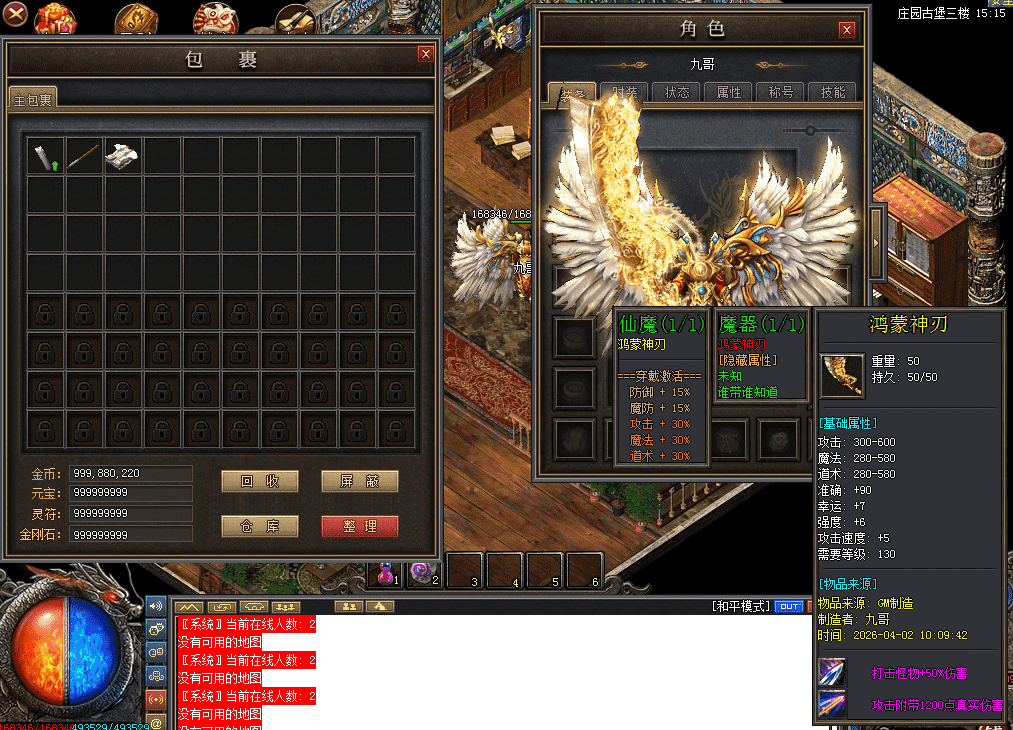Image resolution: width=1013 pixels, height=730 pixels.
Task: Click the 回收 recycle button
Action: [x=259, y=481]
